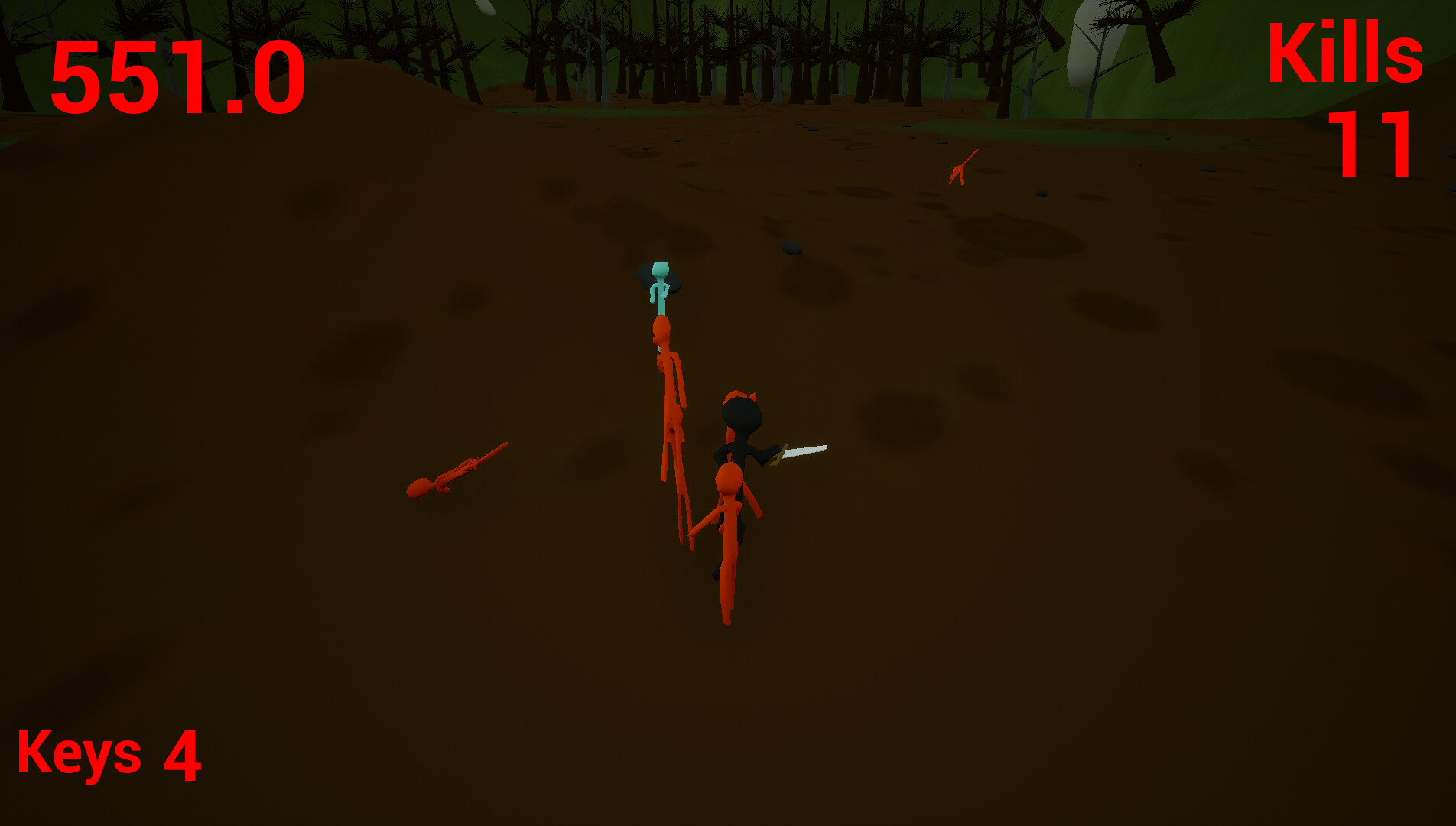The width and height of the screenshot is (1456, 826).
Task: Click the Keys 4 indicator
Action: pos(111,757)
